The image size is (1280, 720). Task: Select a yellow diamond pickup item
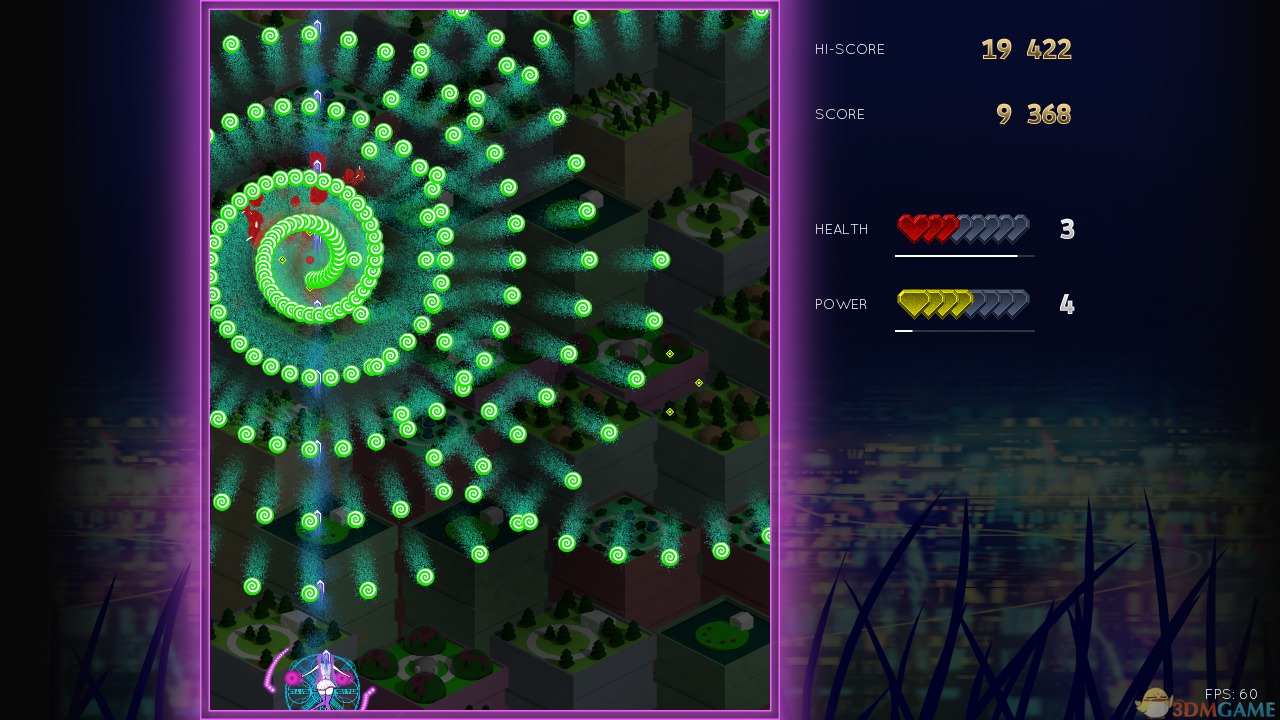click(669, 353)
